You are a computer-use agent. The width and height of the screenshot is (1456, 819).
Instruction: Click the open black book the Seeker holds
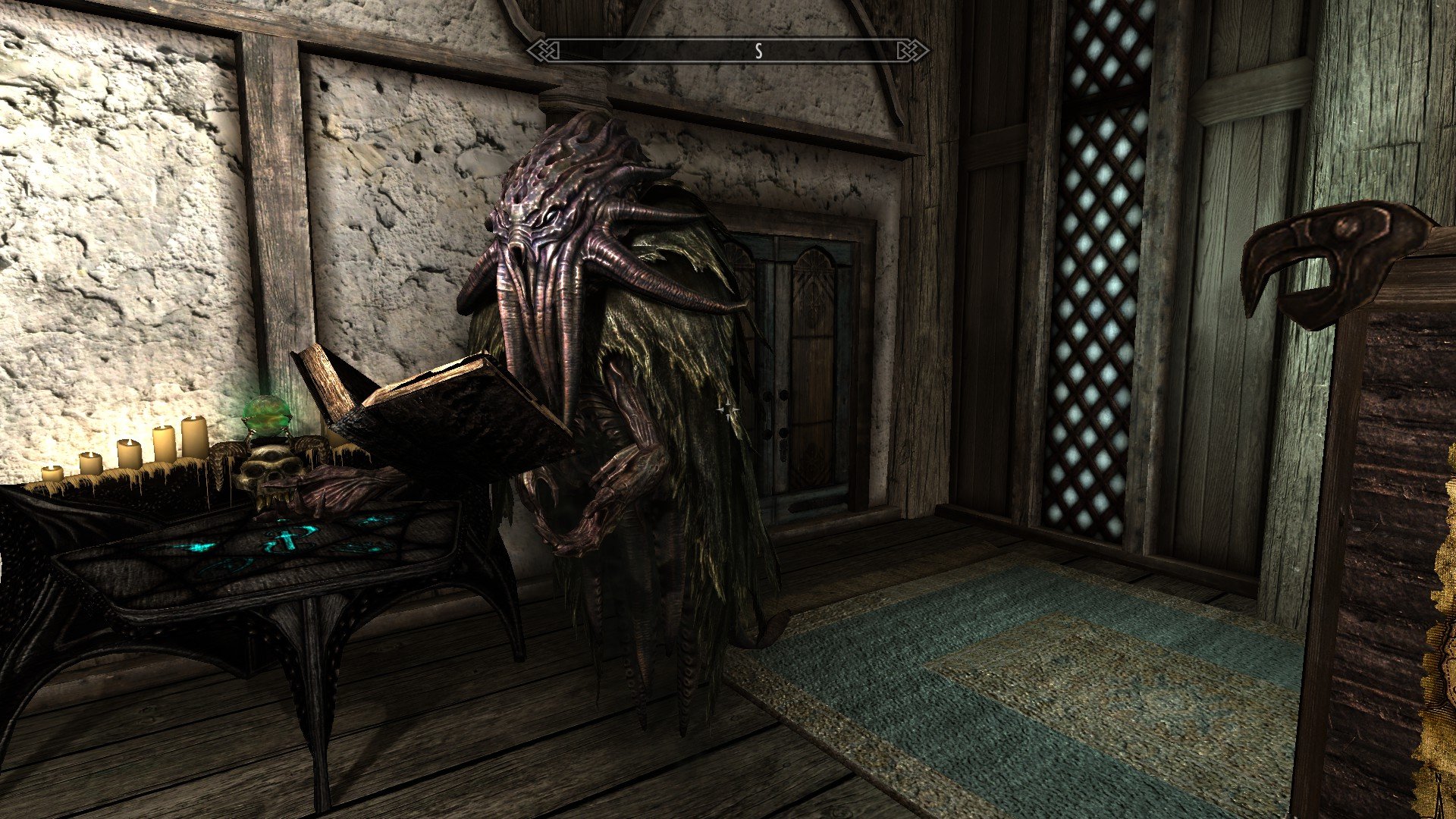tap(440, 417)
